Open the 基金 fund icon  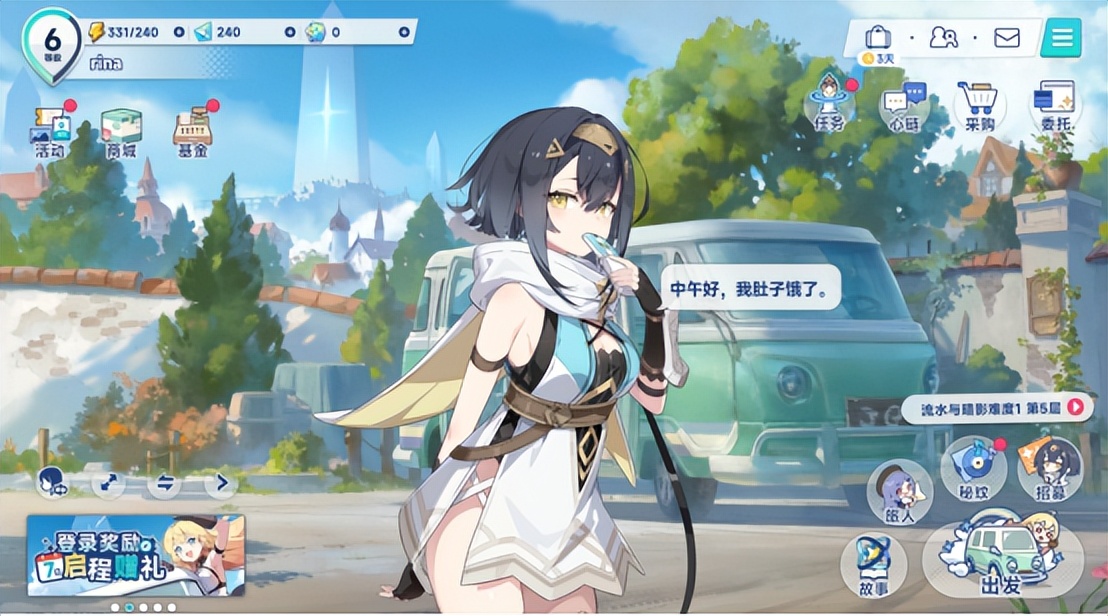[x=192, y=132]
